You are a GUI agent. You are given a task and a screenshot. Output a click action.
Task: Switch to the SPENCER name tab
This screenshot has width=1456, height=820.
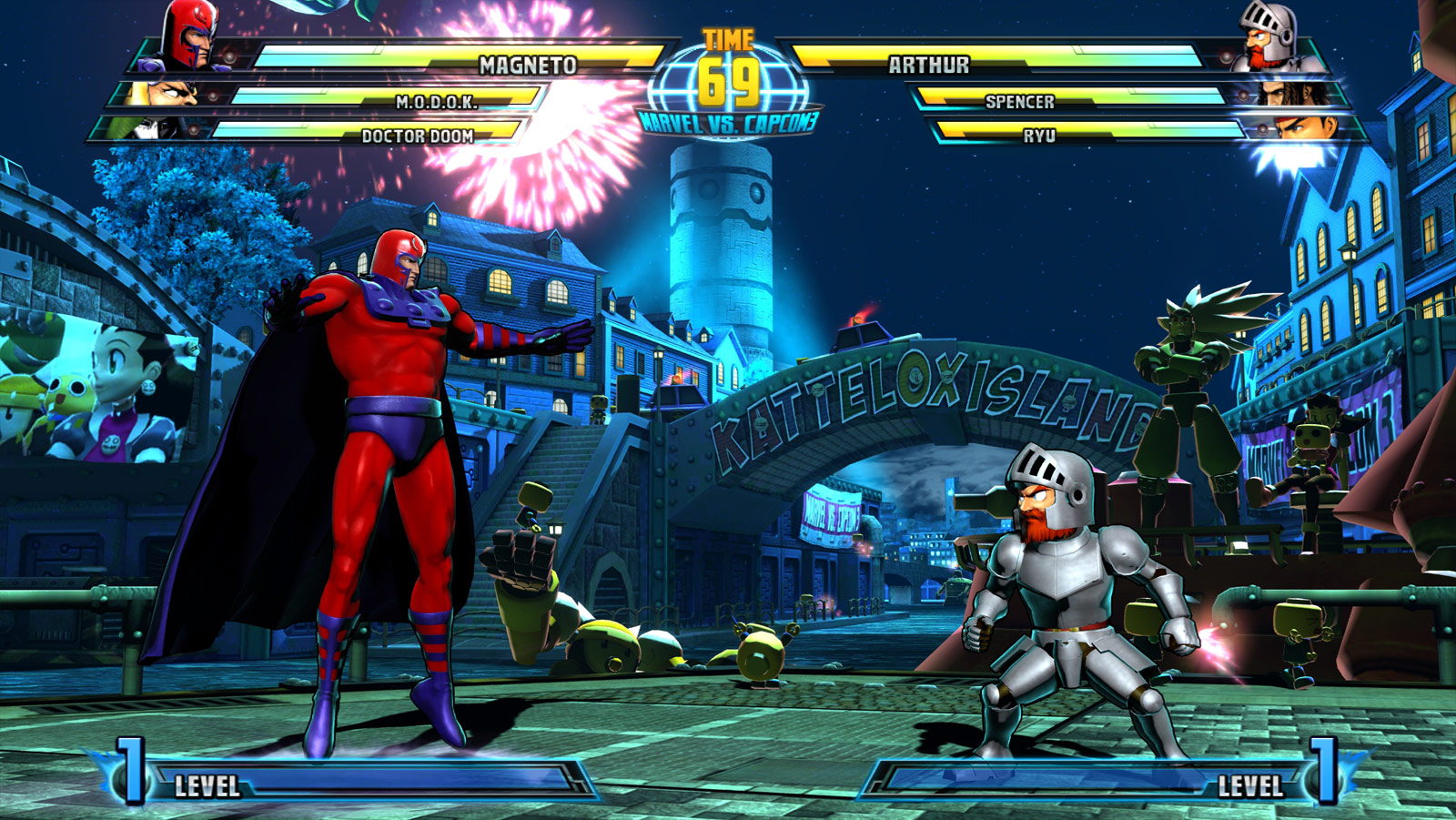(1020, 103)
